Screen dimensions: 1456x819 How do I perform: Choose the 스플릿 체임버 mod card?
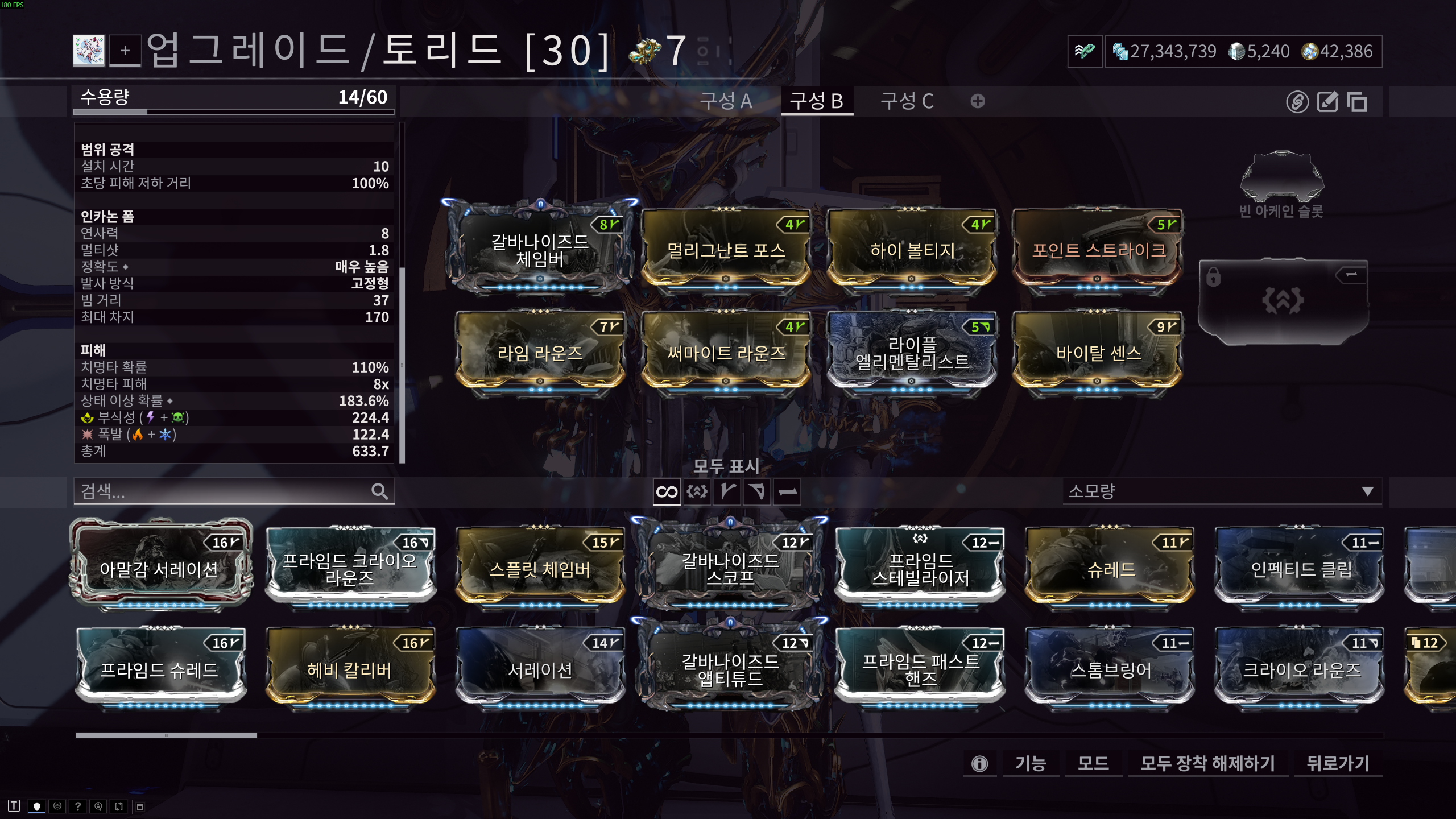tap(540, 569)
